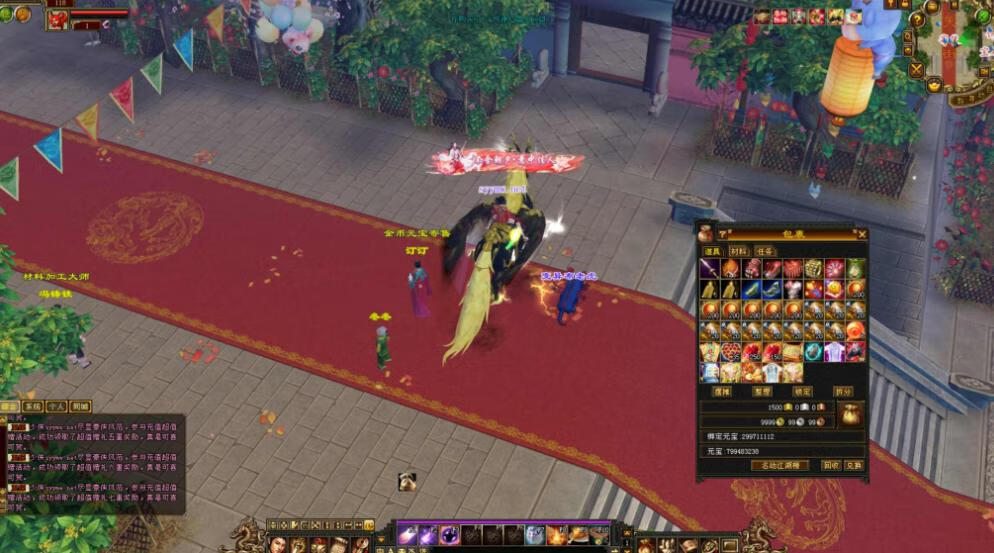Switch to the 系统 chat tab
Image resolution: width=994 pixels, height=553 pixels.
33,407
